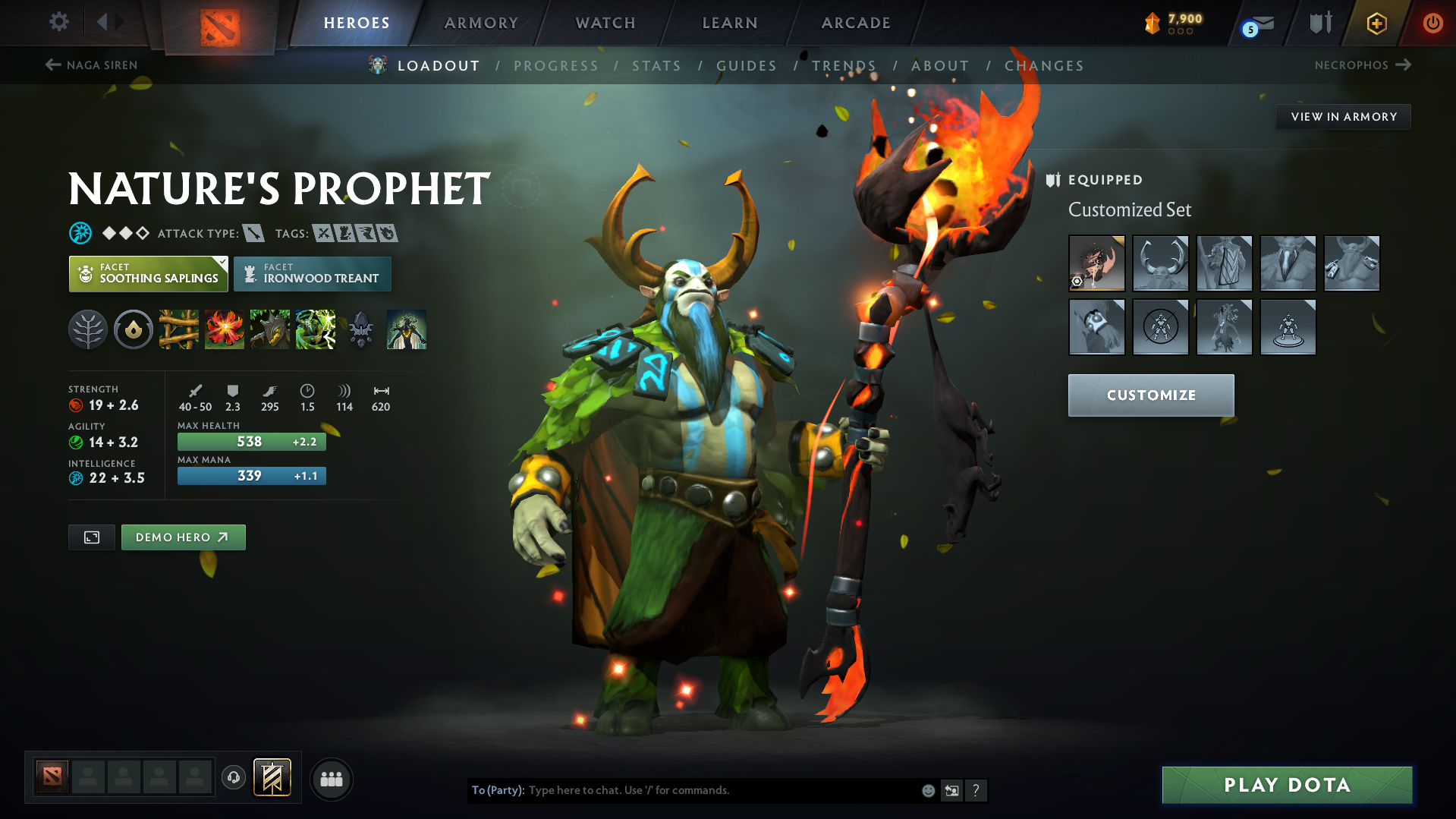Switch to the Soothing Saplings facet
This screenshot has height=819, width=1456.
point(148,273)
